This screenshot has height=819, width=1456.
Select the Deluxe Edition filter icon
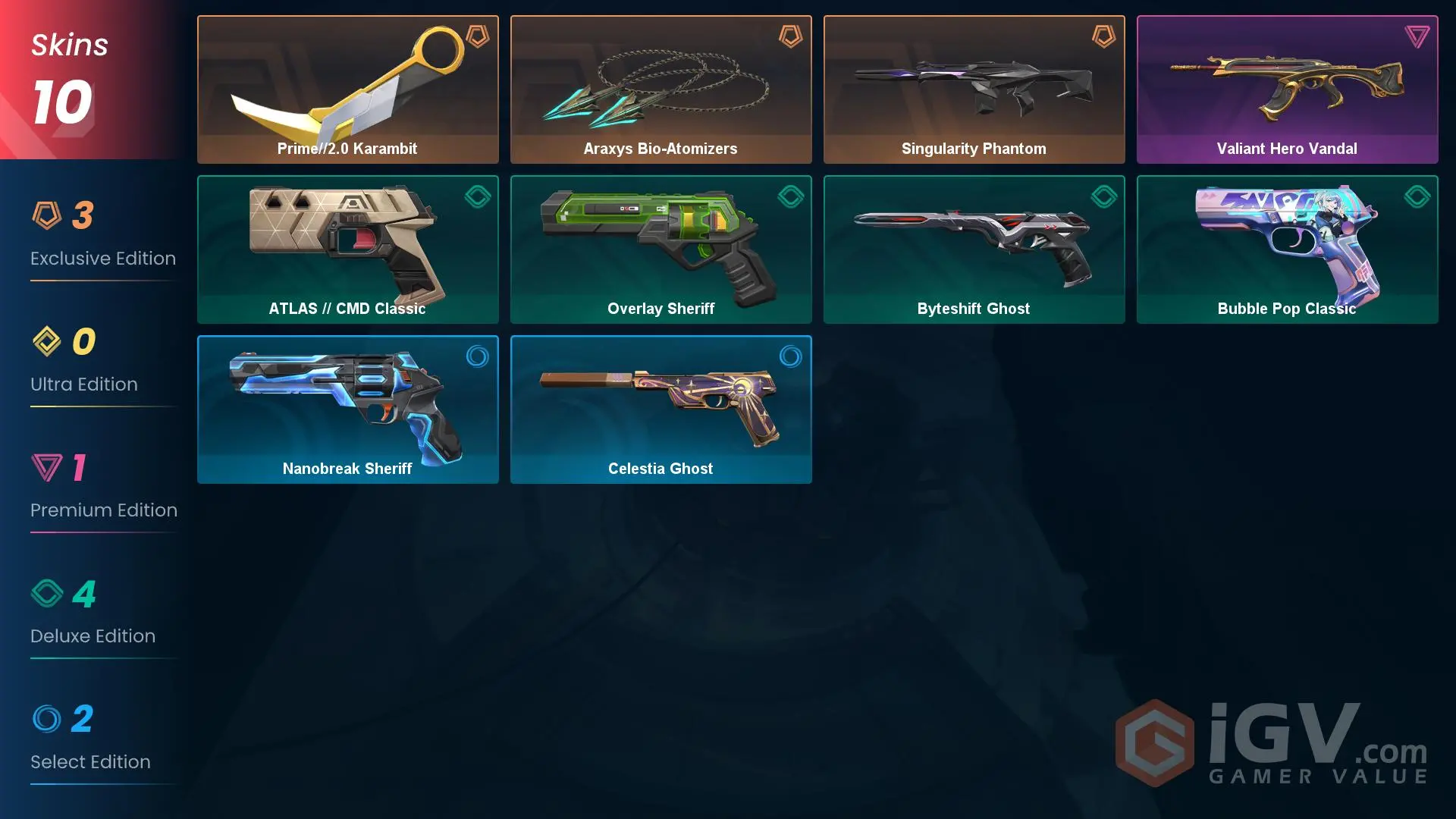pos(48,595)
